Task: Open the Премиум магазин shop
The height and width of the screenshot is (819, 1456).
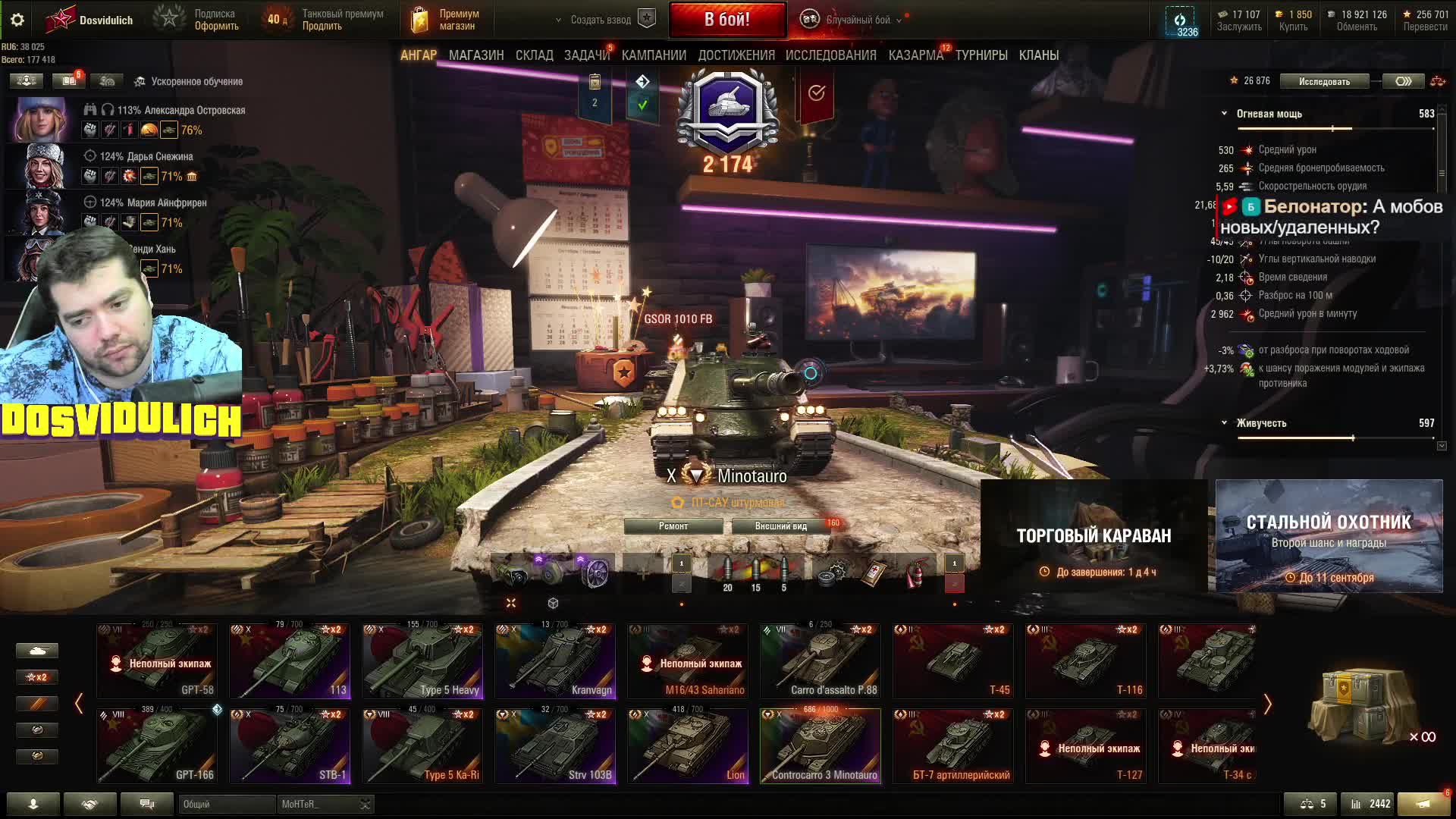Action: pyautogui.click(x=446, y=20)
